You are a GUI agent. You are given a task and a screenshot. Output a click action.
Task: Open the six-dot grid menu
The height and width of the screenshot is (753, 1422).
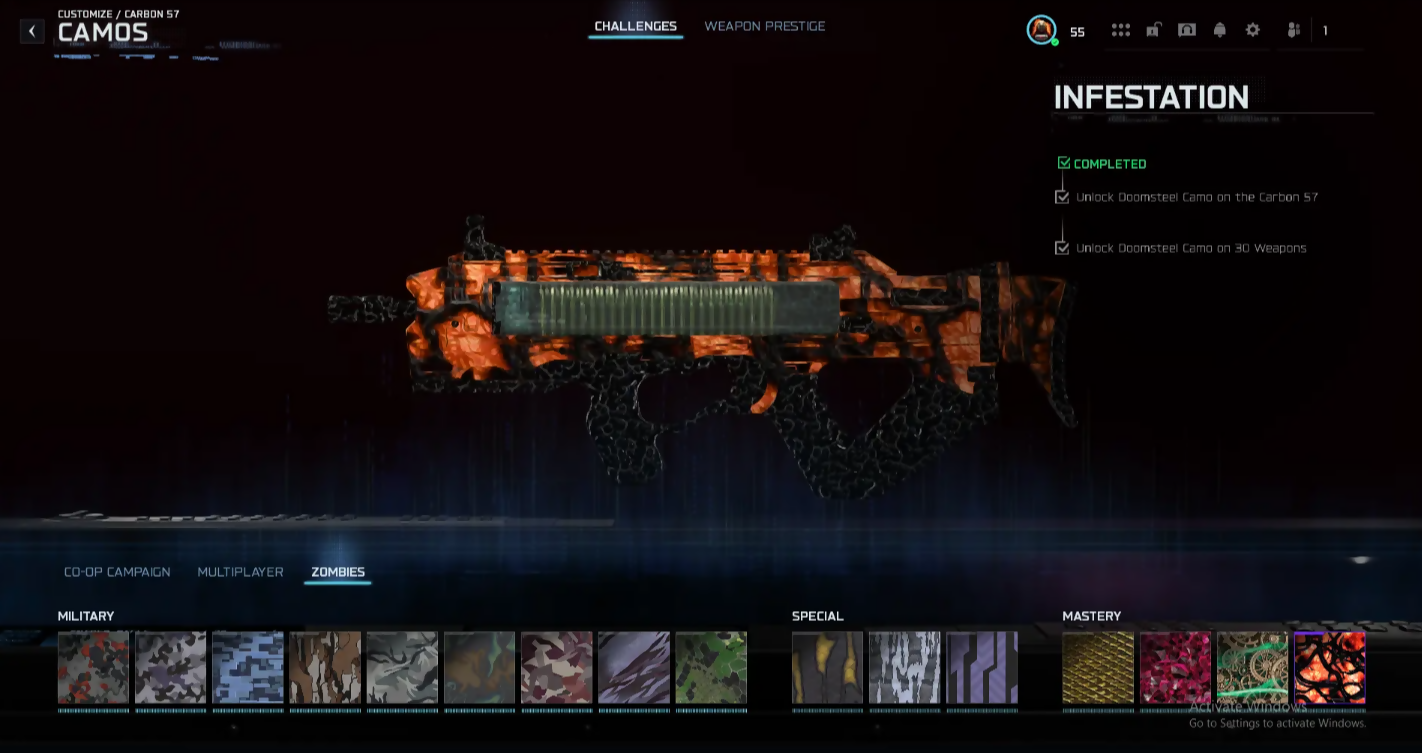1120,30
